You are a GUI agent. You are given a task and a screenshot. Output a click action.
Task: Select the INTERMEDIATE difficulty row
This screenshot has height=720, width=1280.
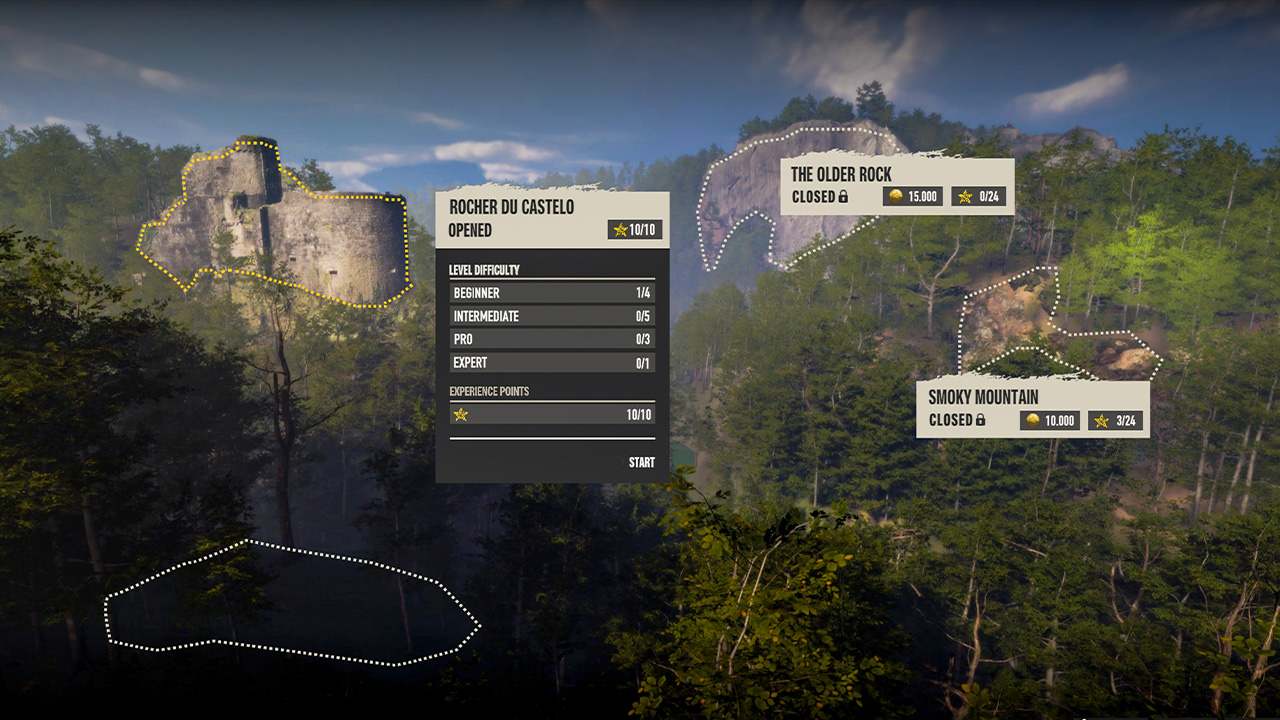(551, 316)
